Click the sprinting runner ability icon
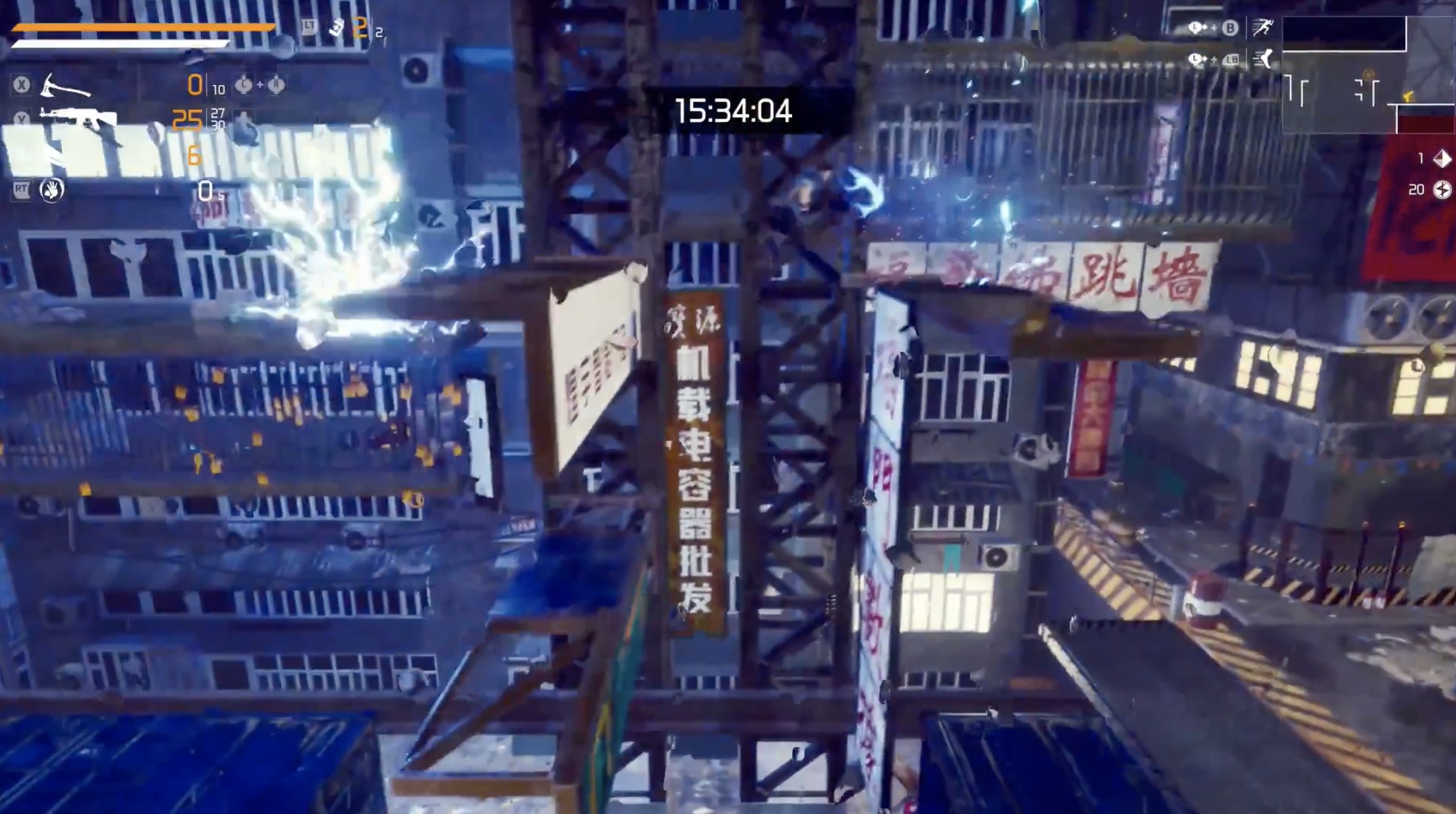Screen dimensions: 1456x814 tap(1265, 27)
